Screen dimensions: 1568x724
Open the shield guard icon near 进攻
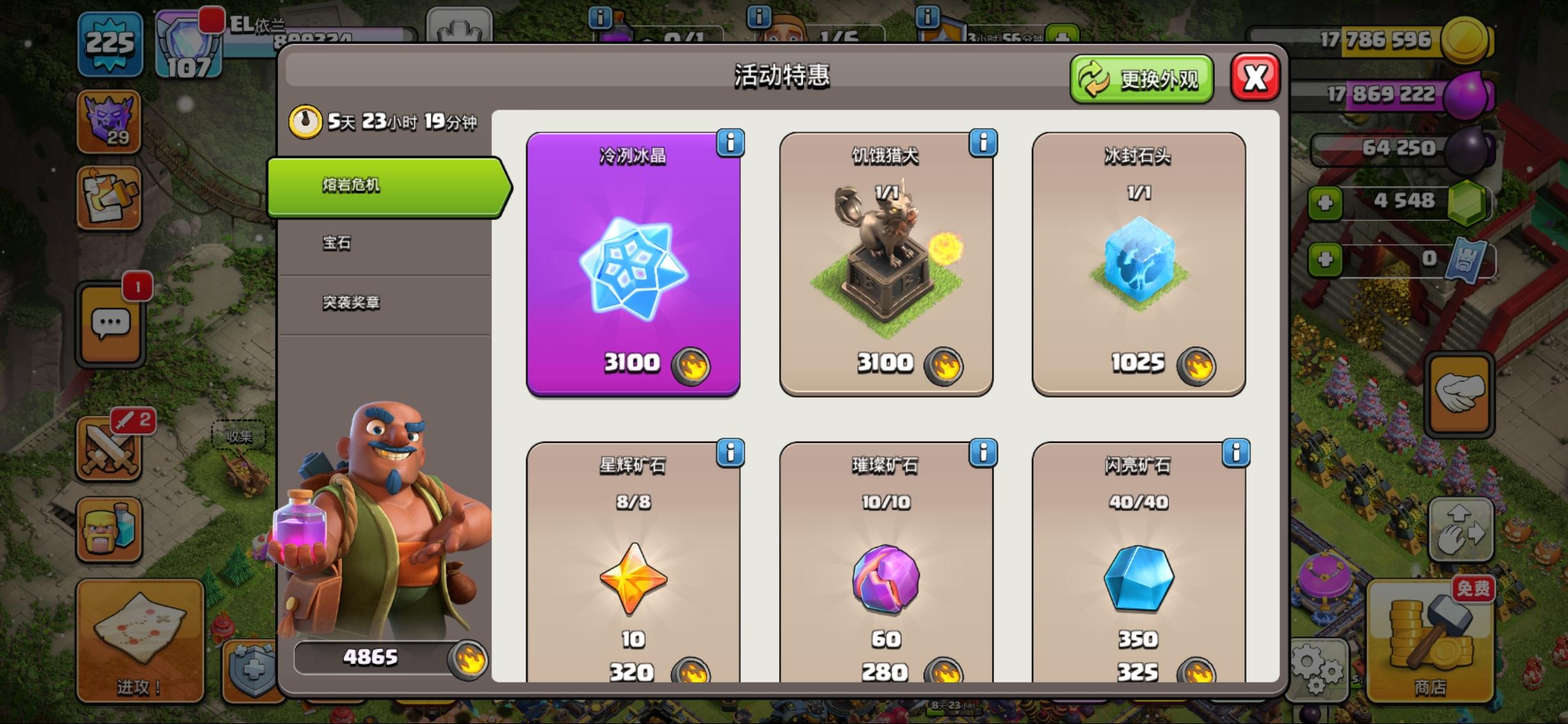(x=254, y=671)
